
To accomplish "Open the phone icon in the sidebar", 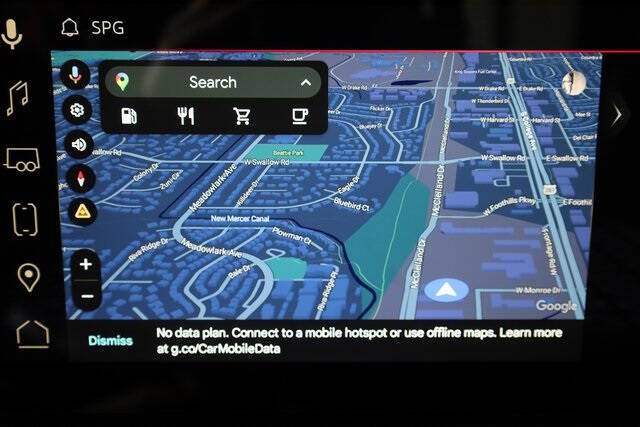I will (x=25, y=218).
